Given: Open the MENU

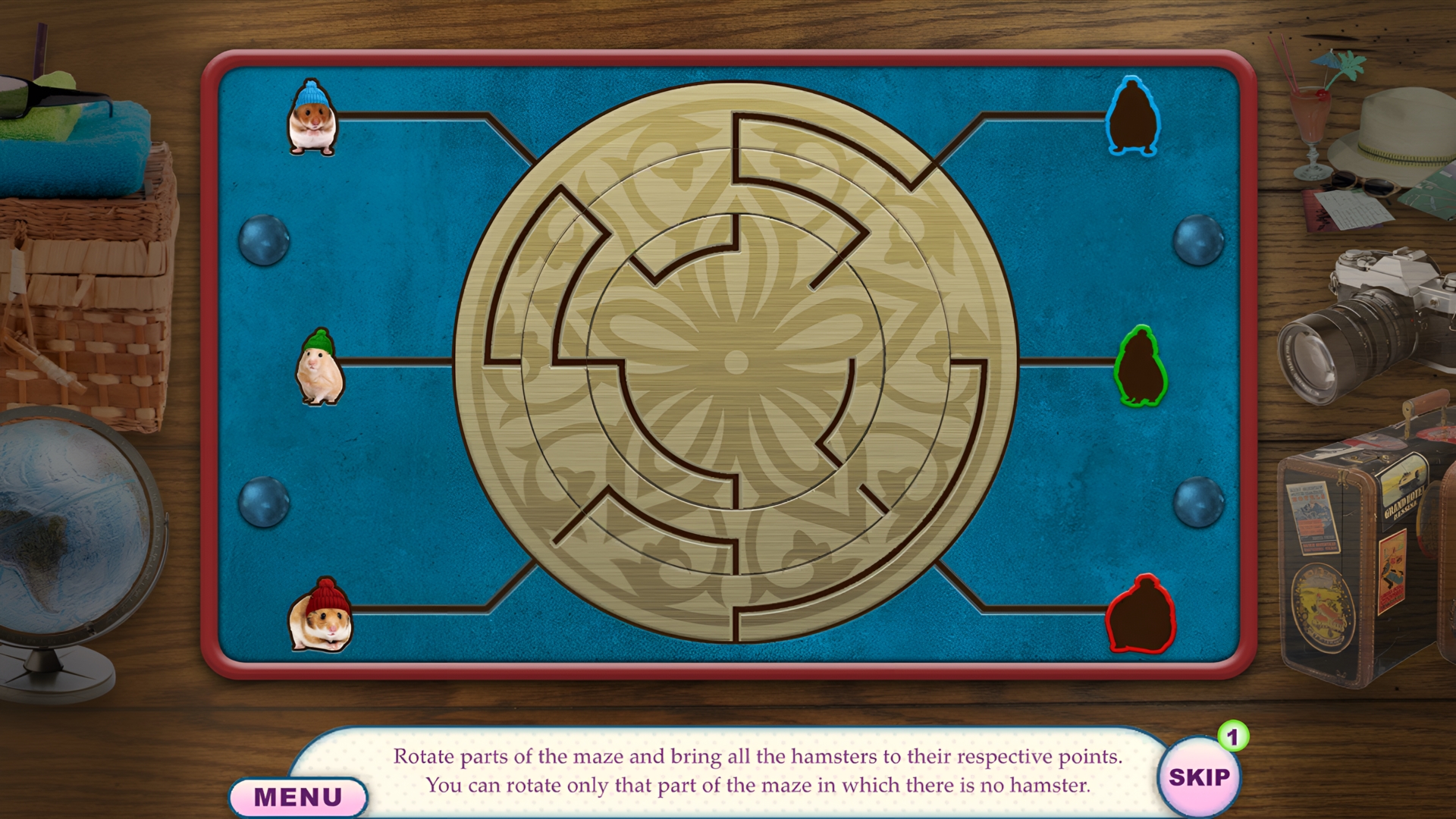Looking at the screenshot, I should click(300, 796).
